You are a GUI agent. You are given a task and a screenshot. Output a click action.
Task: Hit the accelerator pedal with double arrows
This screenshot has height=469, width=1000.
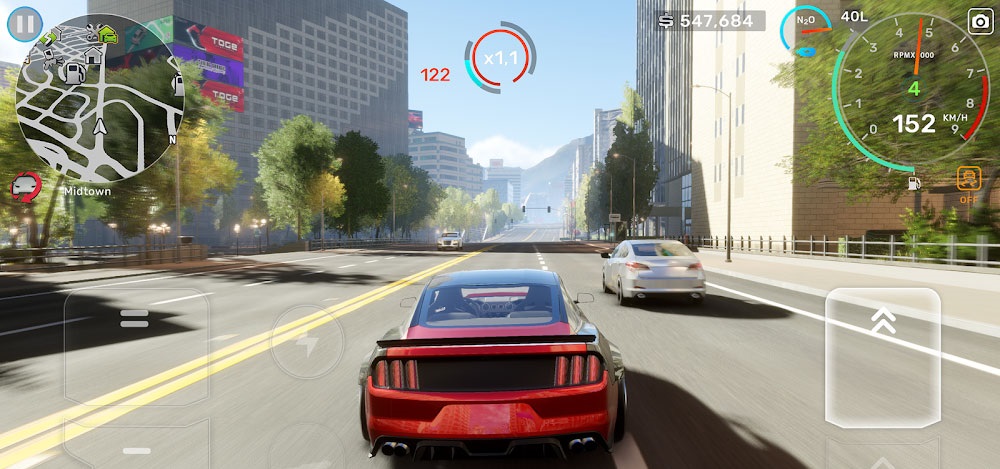[x=883, y=356]
